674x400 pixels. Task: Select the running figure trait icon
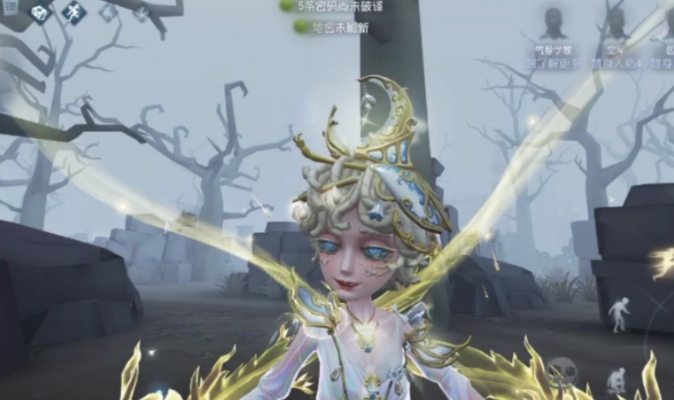point(75,13)
